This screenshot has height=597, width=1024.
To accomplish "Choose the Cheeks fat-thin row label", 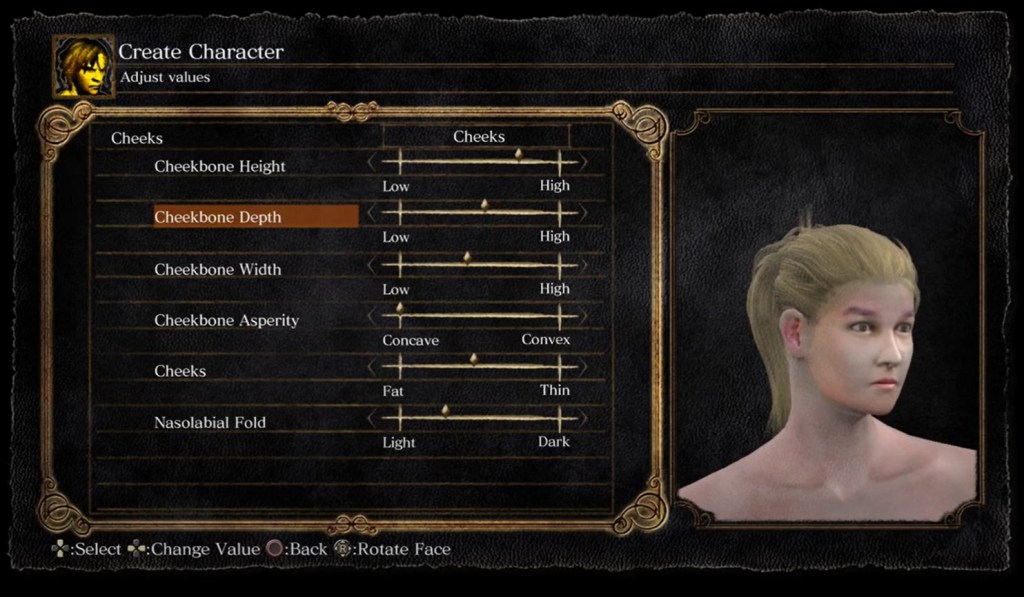I will click(180, 371).
